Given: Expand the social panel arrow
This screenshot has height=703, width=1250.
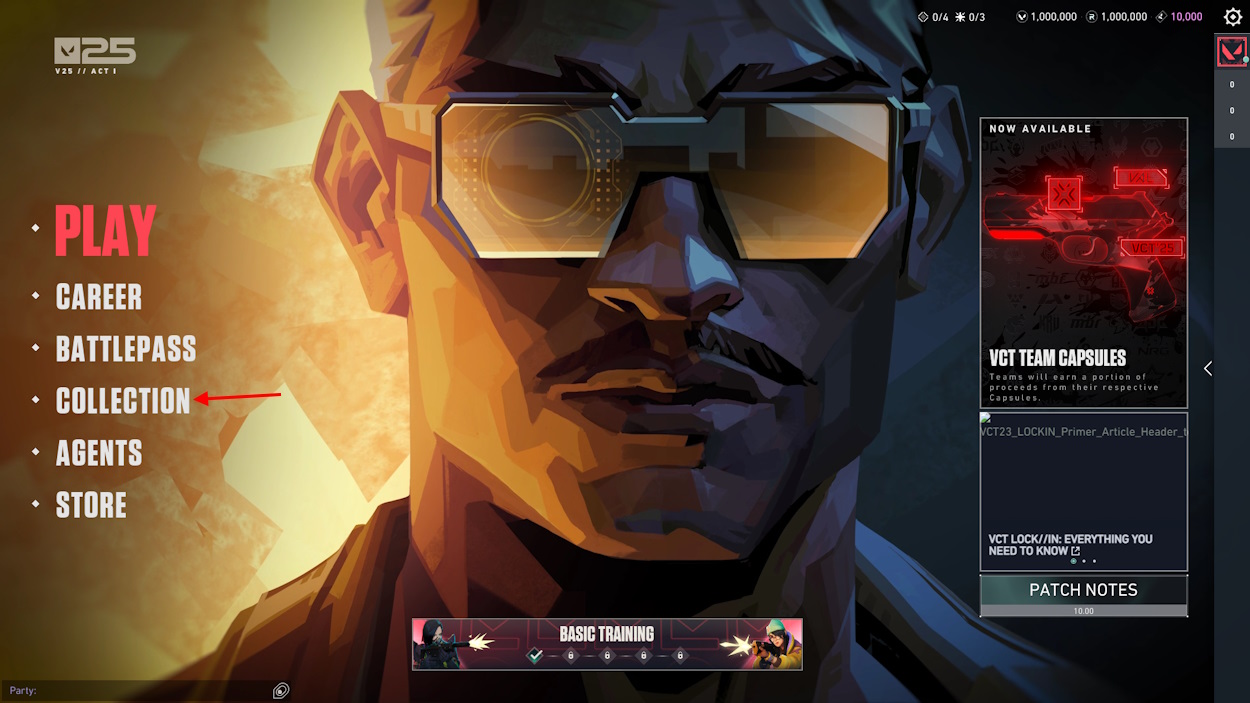Looking at the screenshot, I should pos(1207,368).
